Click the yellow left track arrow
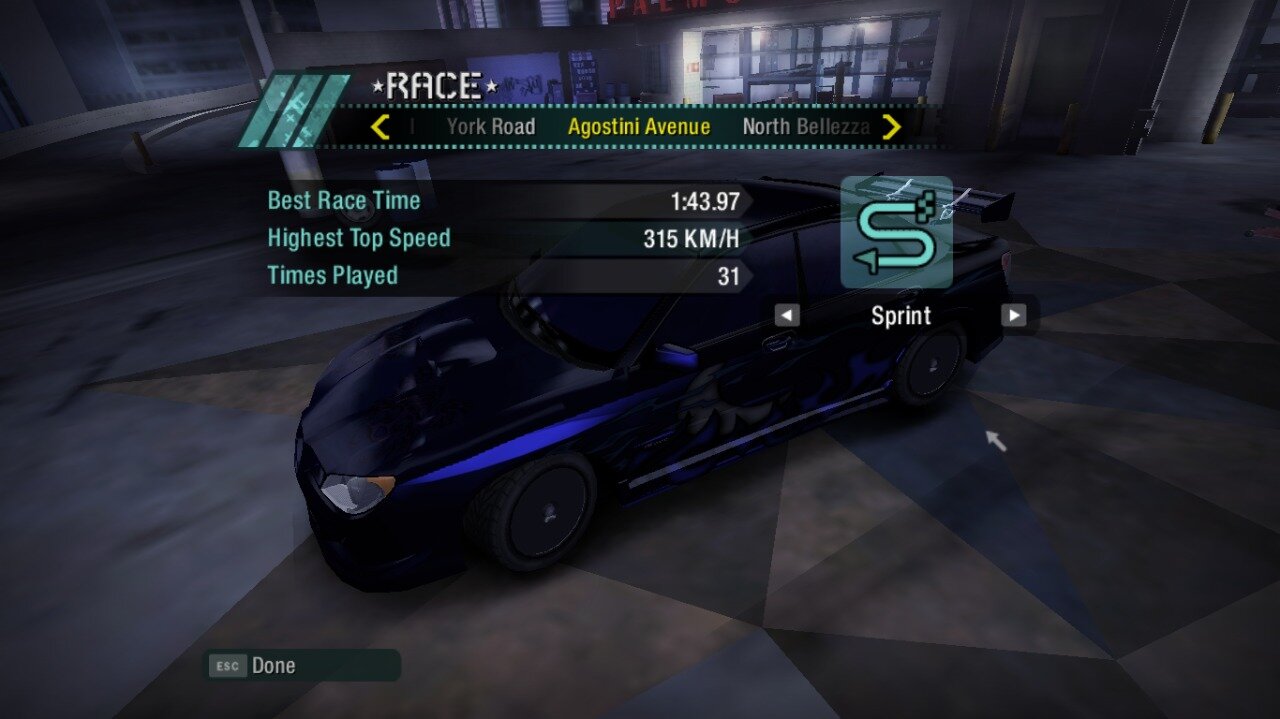This screenshot has width=1280, height=719. [x=380, y=127]
